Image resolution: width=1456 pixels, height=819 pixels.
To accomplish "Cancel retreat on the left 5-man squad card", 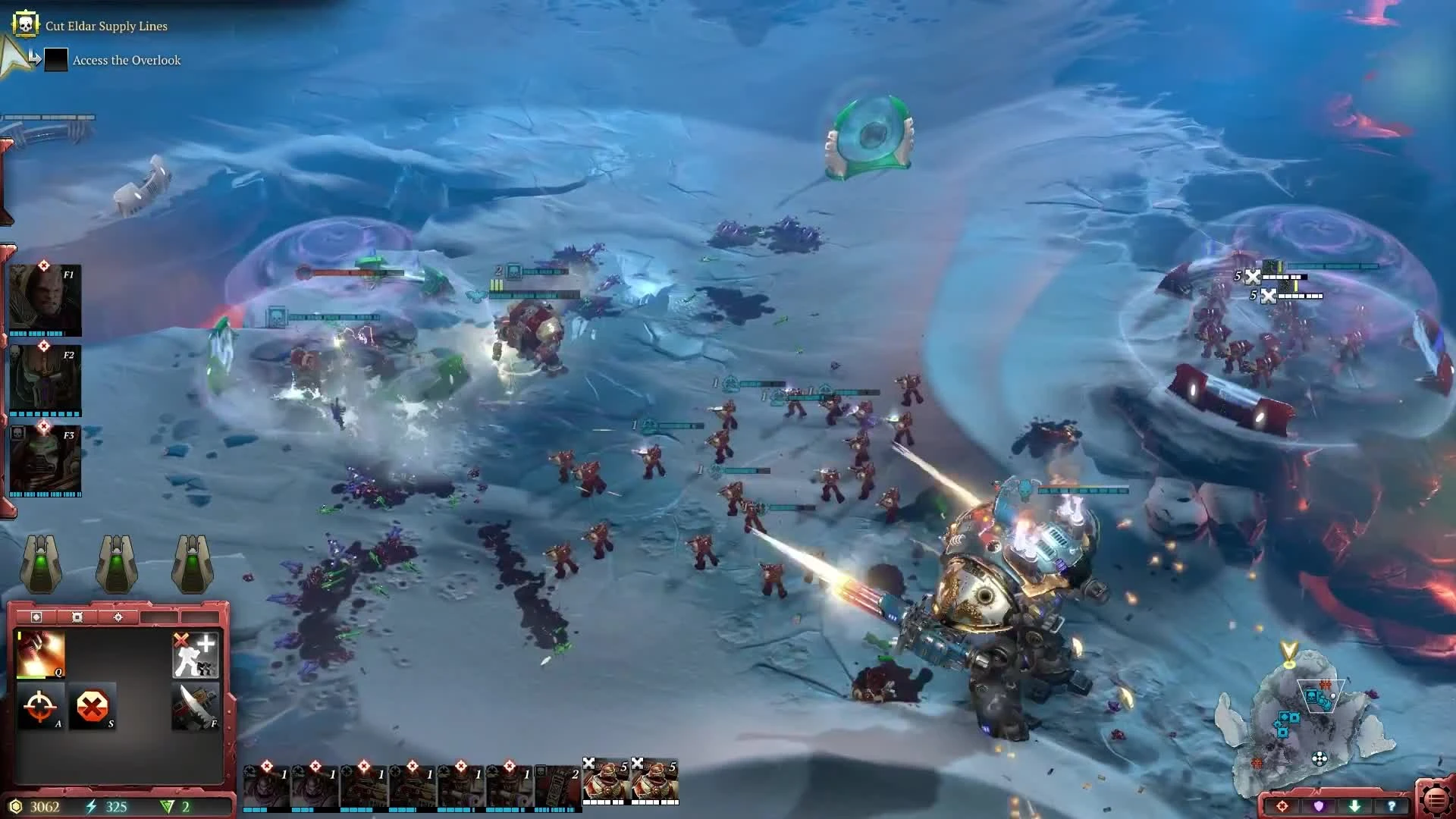I will pos(590,764).
